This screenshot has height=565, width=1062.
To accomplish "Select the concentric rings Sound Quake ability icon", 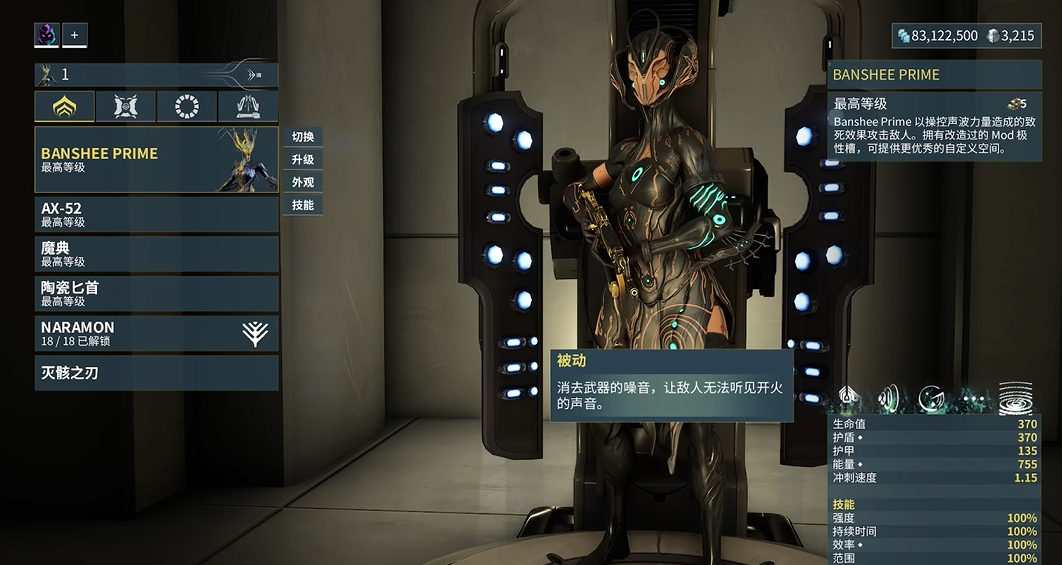I will (x=1015, y=397).
